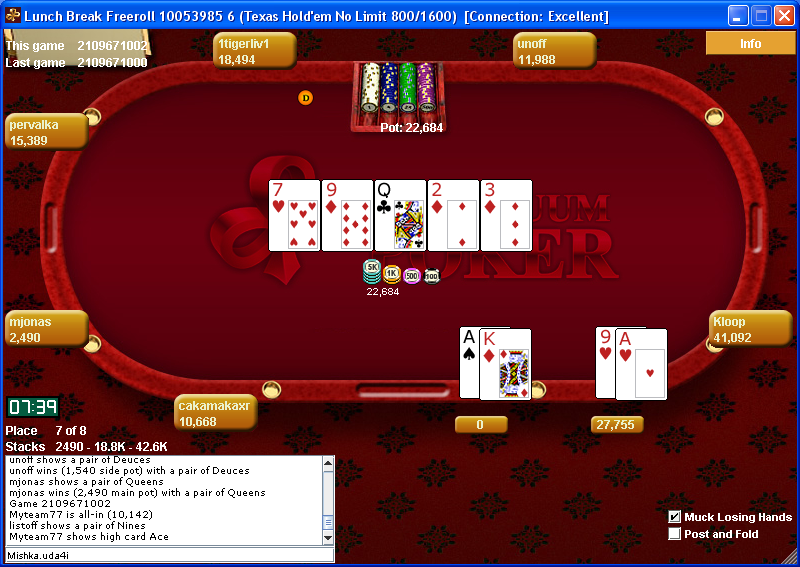Select player unoff's nameplate
Viewport: 800px width, 567px height.
555,50
